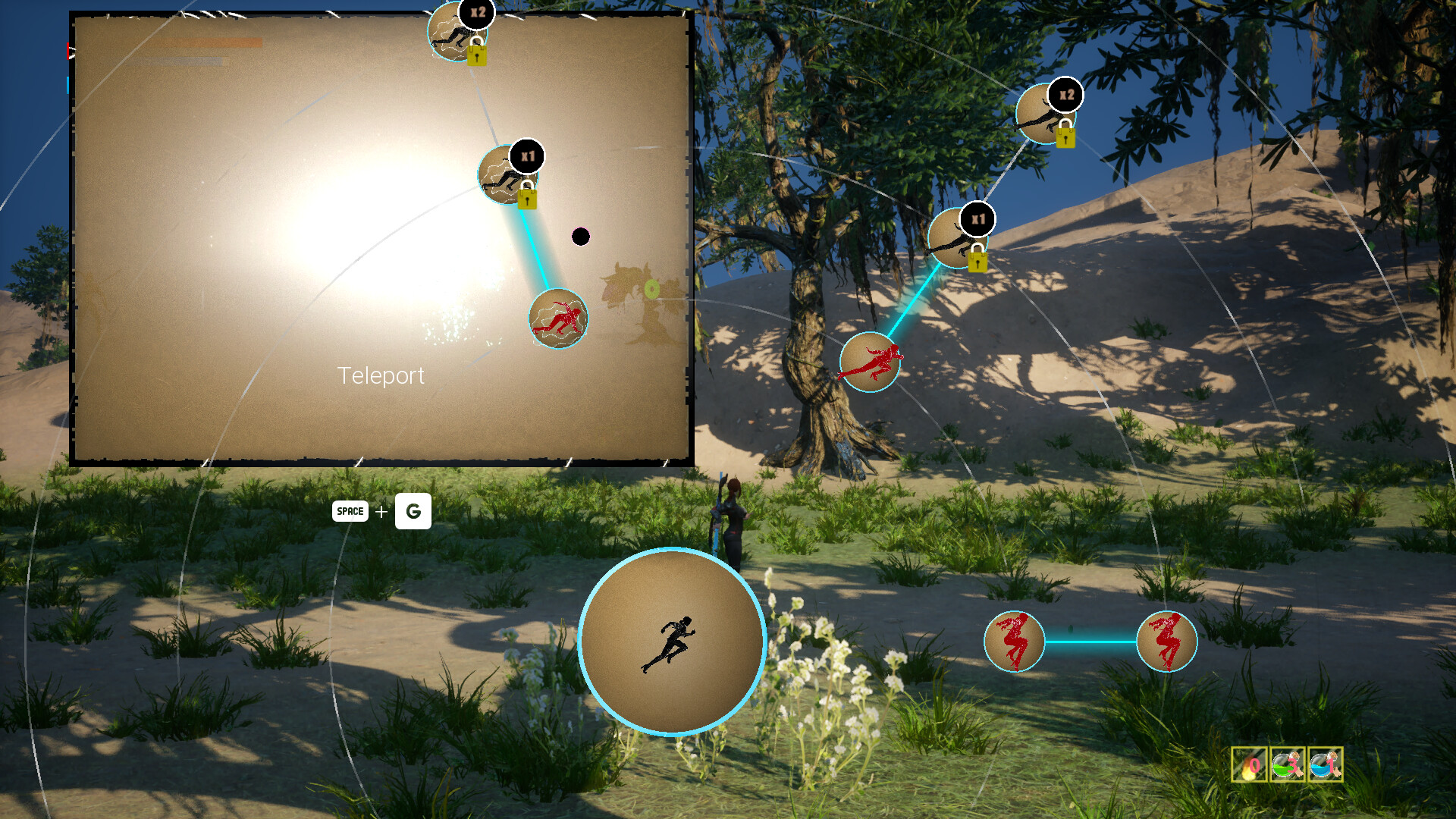Select the red running skill node near the tree

click(871, 362)
